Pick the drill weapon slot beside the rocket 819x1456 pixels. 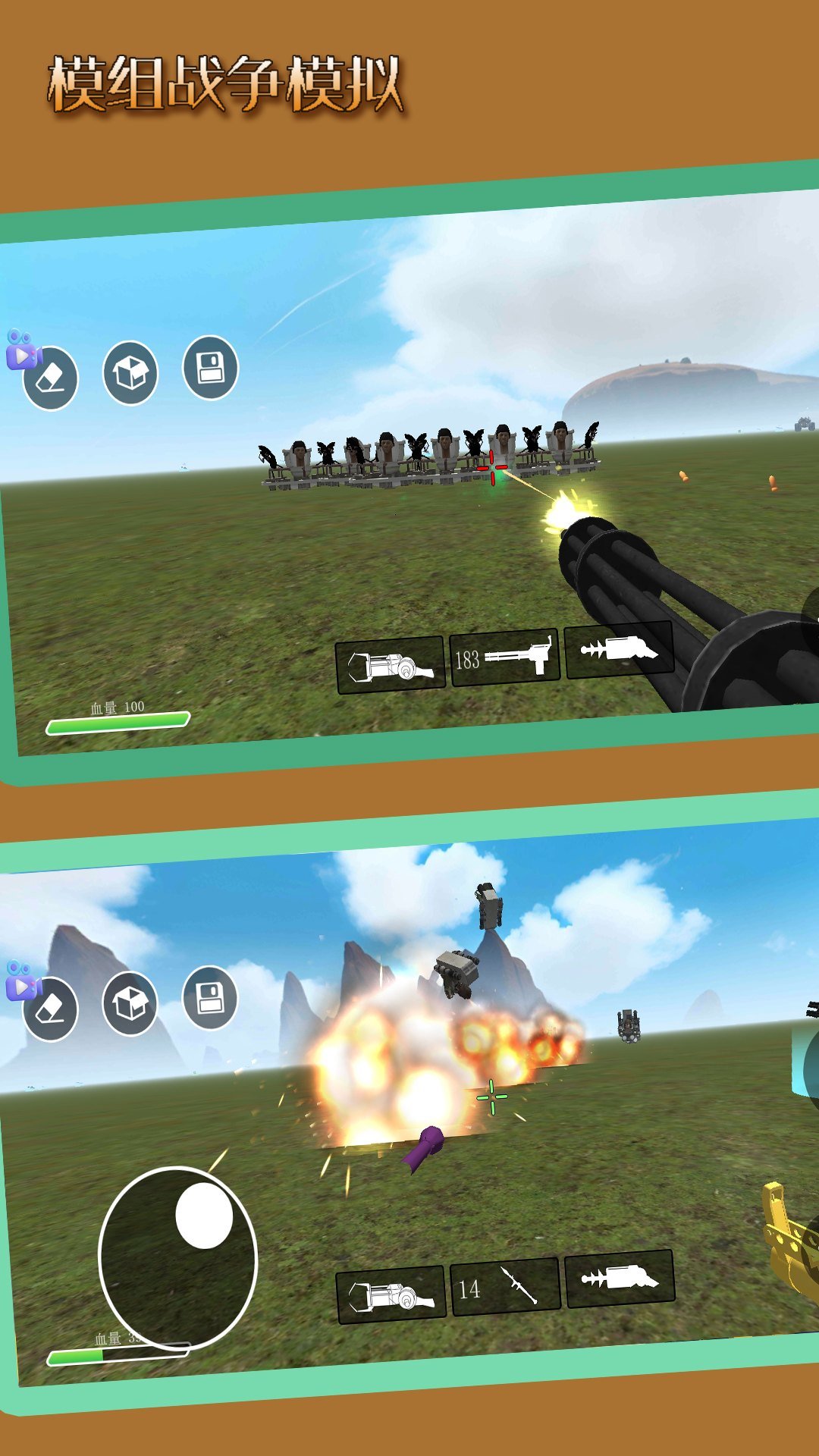click(620, 1279)
